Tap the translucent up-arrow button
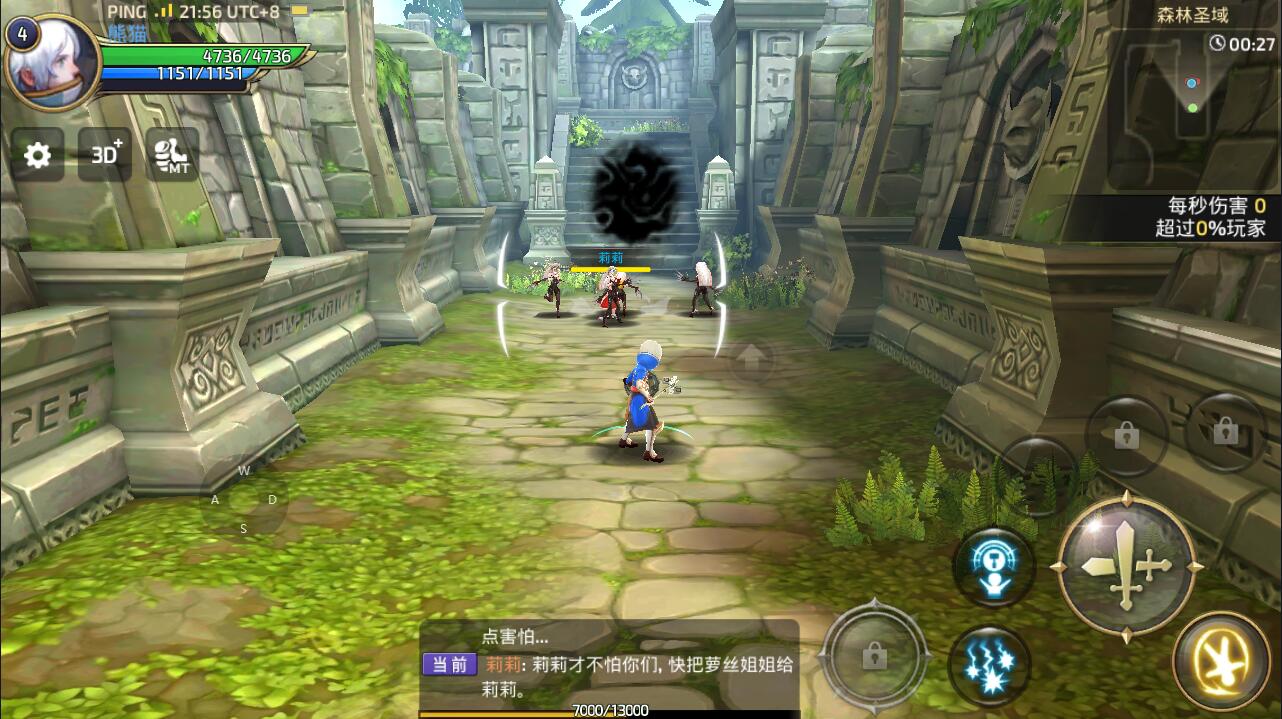1282x719 pixels. [x=752, y=357]
